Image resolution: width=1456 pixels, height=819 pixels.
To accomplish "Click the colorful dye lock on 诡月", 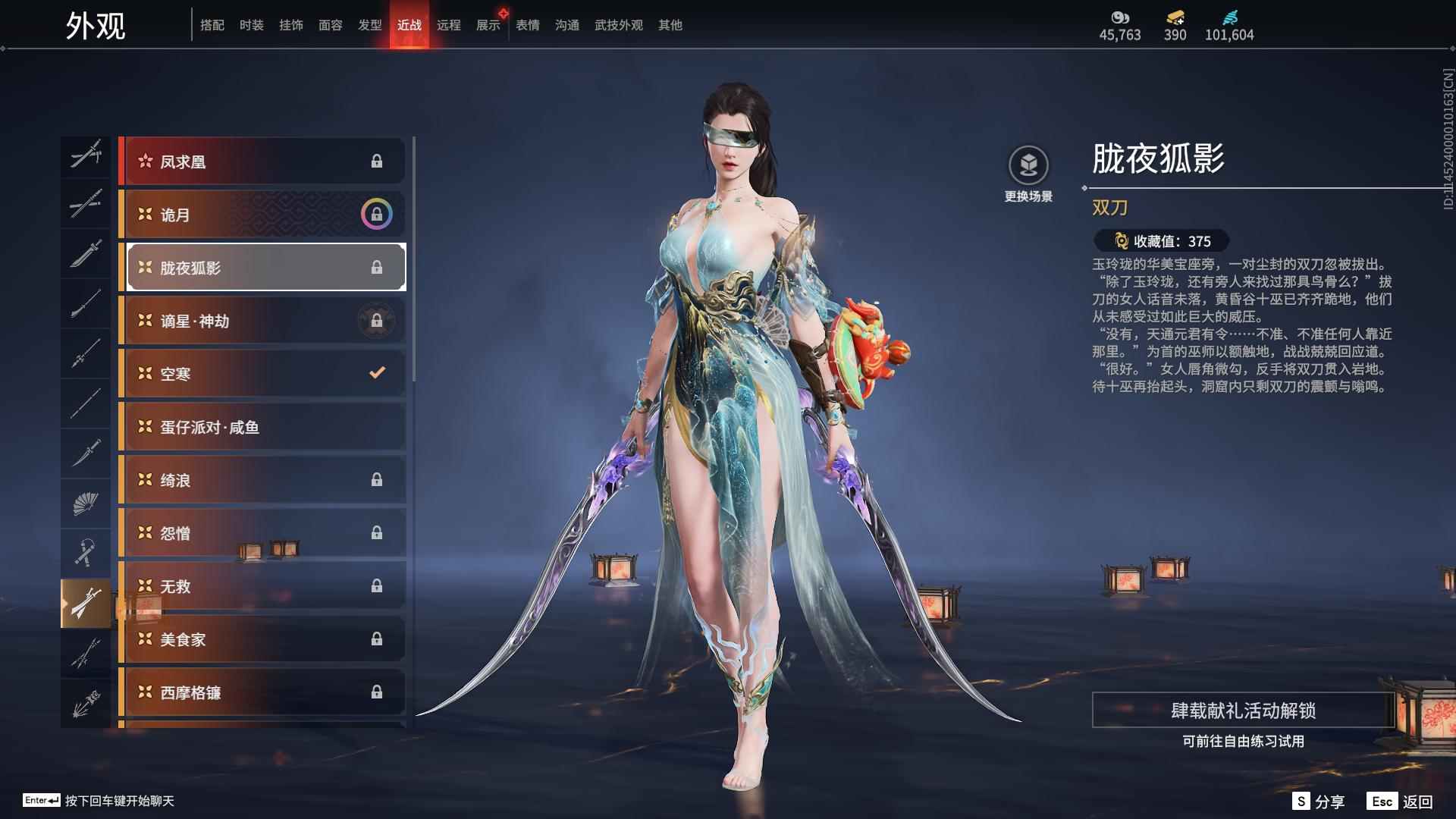I will (x=375, y=215).
